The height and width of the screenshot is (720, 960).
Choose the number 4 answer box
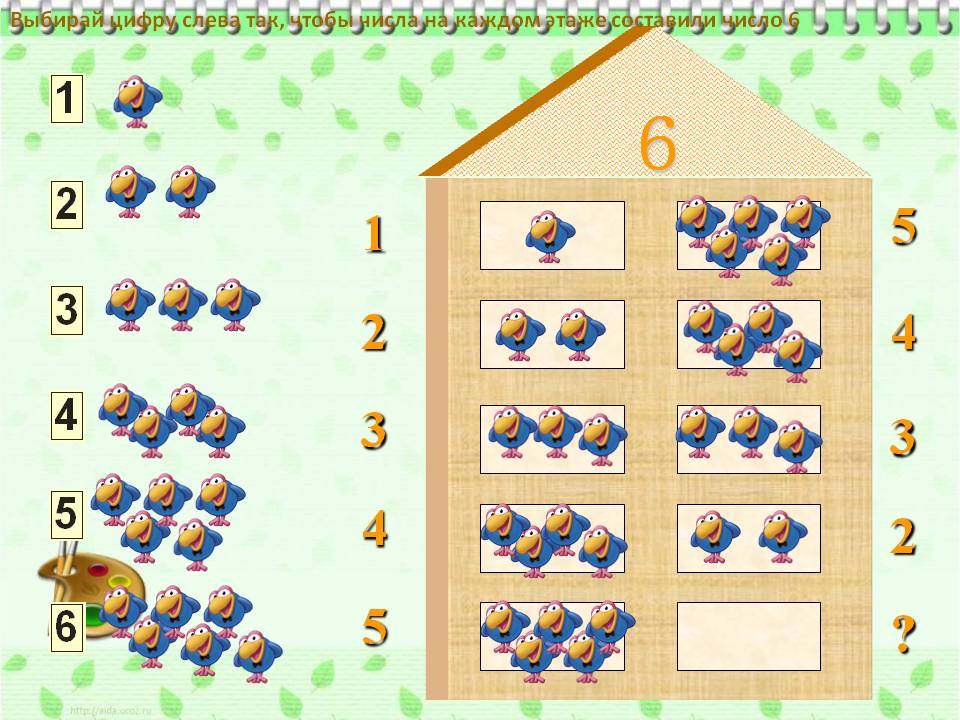tap(66, 415)
